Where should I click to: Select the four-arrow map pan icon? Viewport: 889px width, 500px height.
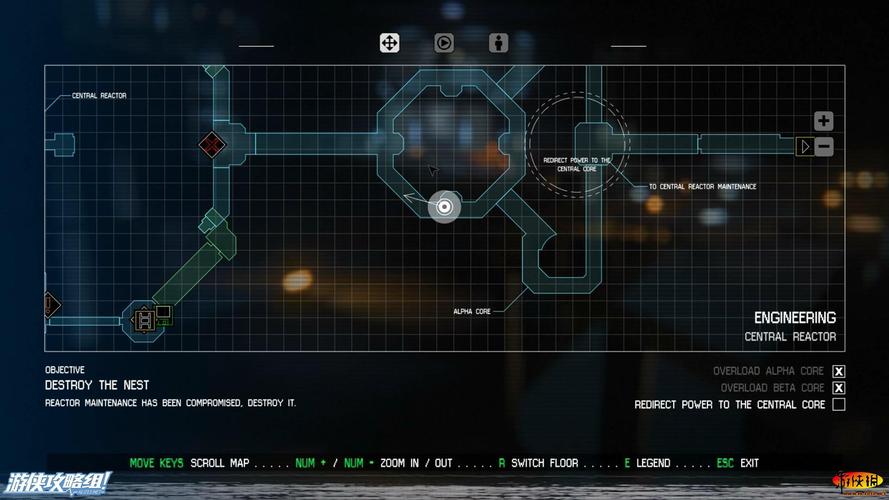pos(389,43)
